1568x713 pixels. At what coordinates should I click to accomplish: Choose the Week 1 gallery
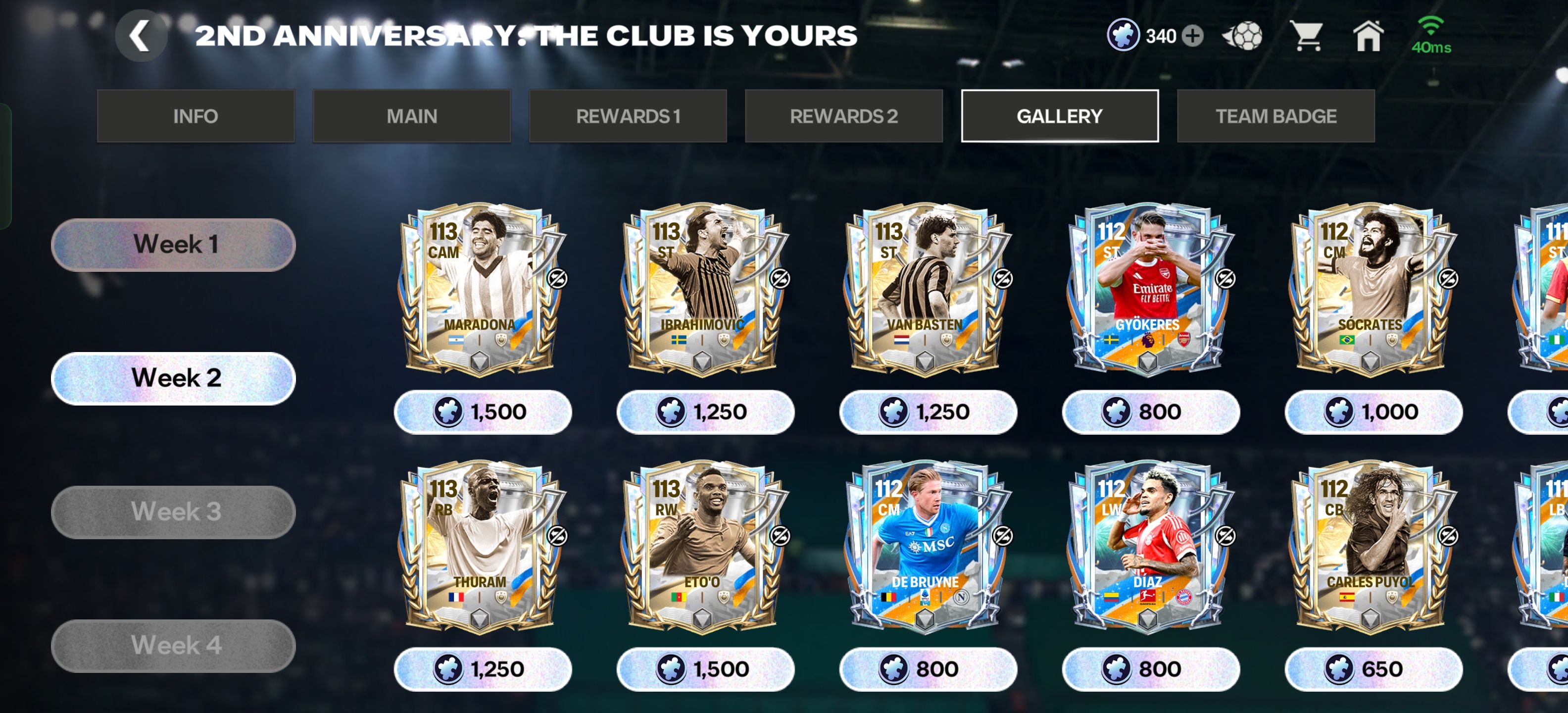[x=173, y=245]
